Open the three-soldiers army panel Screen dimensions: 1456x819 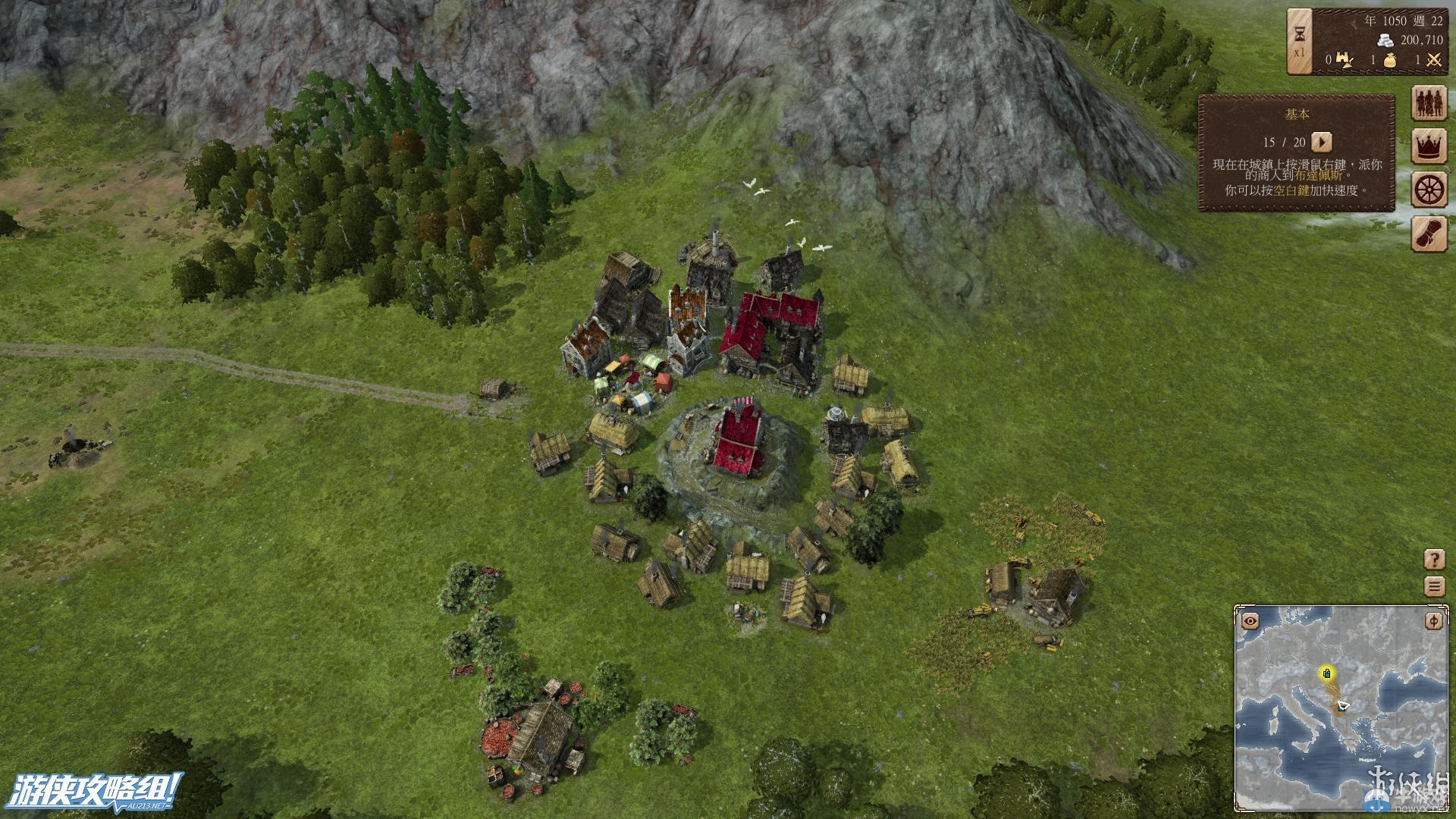[x=1429, y=103]
